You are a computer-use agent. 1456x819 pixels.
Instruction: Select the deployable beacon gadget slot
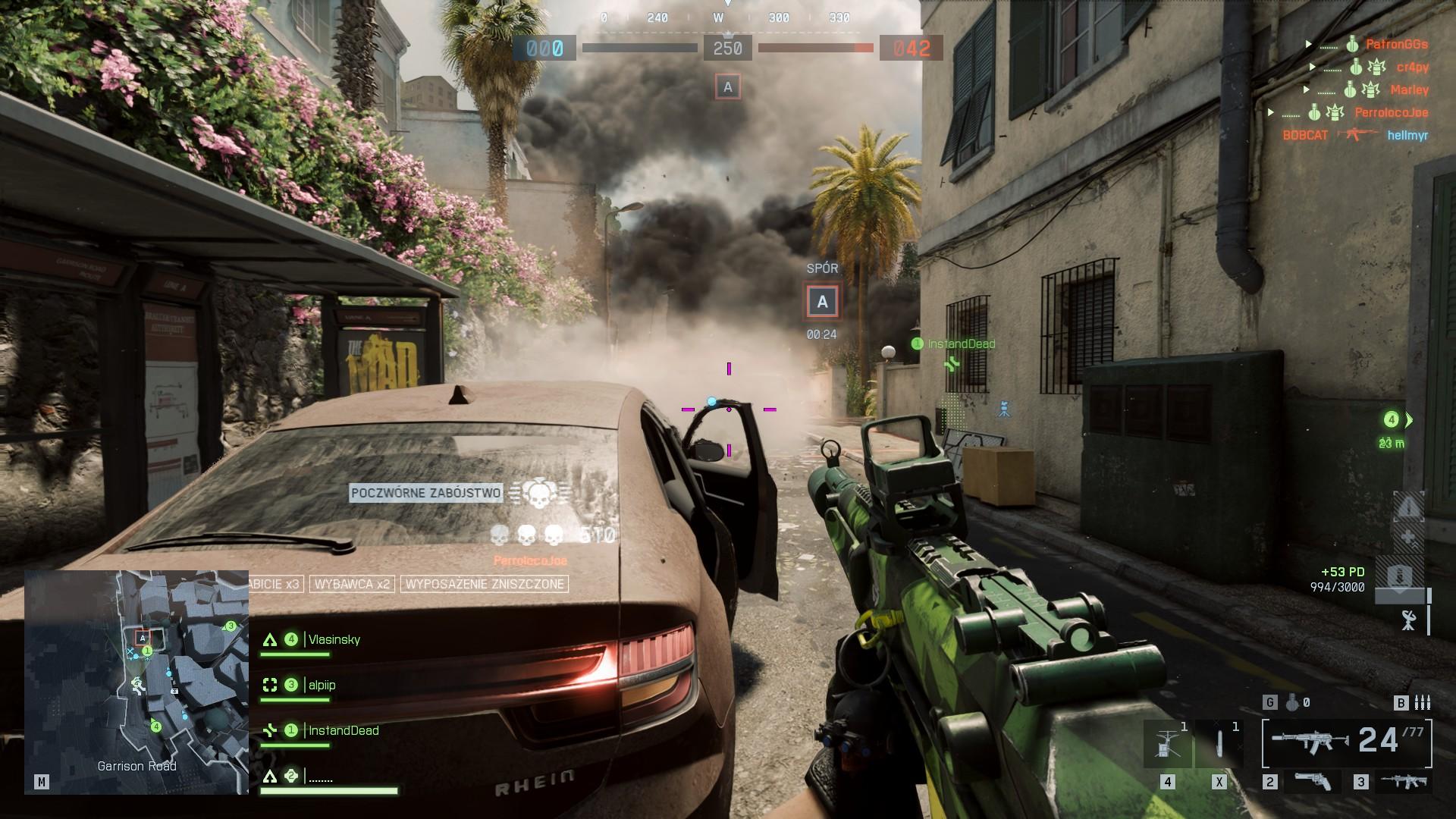pos(1167,743)
